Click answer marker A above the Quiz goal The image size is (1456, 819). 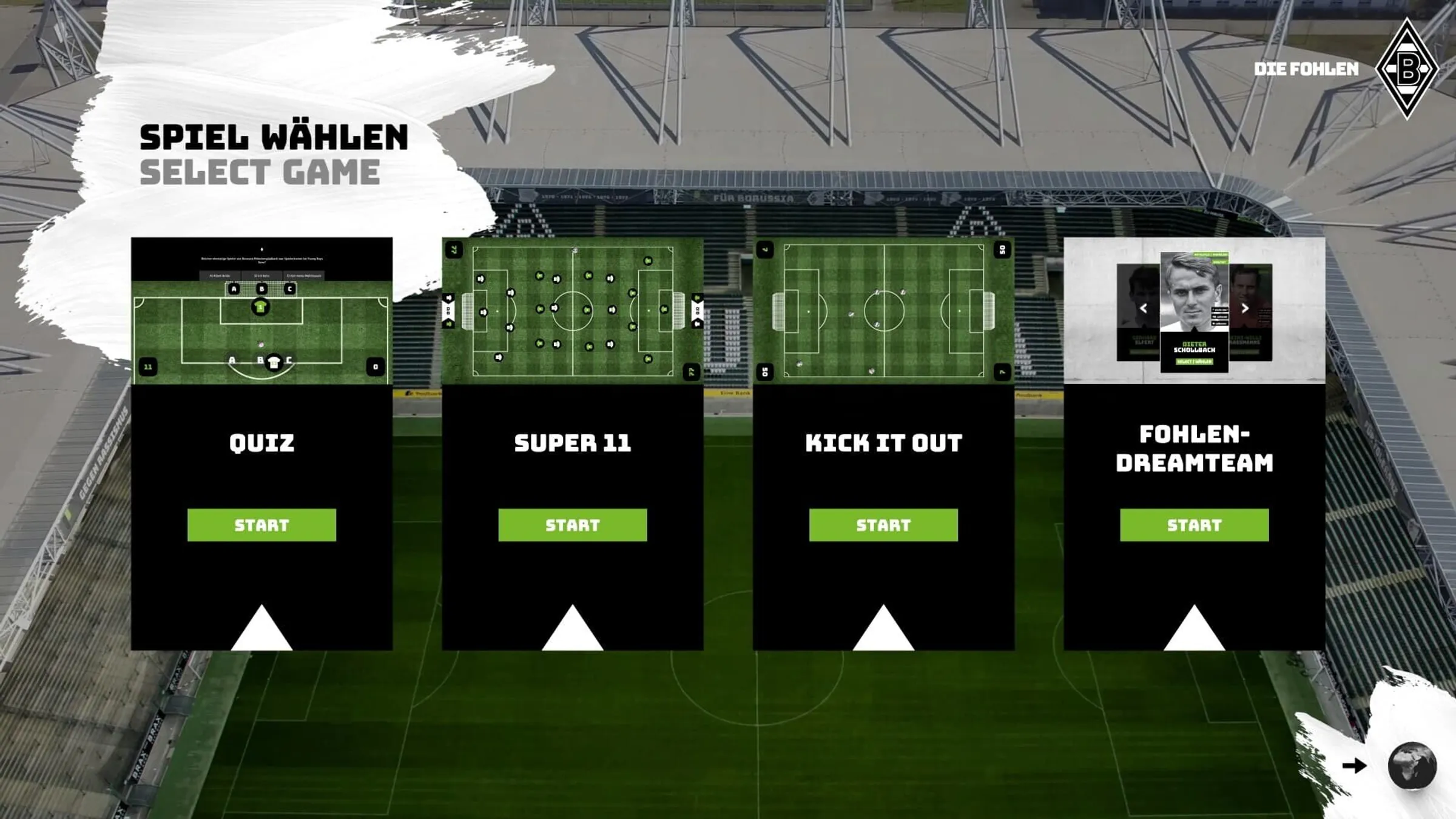pos(234,290)
